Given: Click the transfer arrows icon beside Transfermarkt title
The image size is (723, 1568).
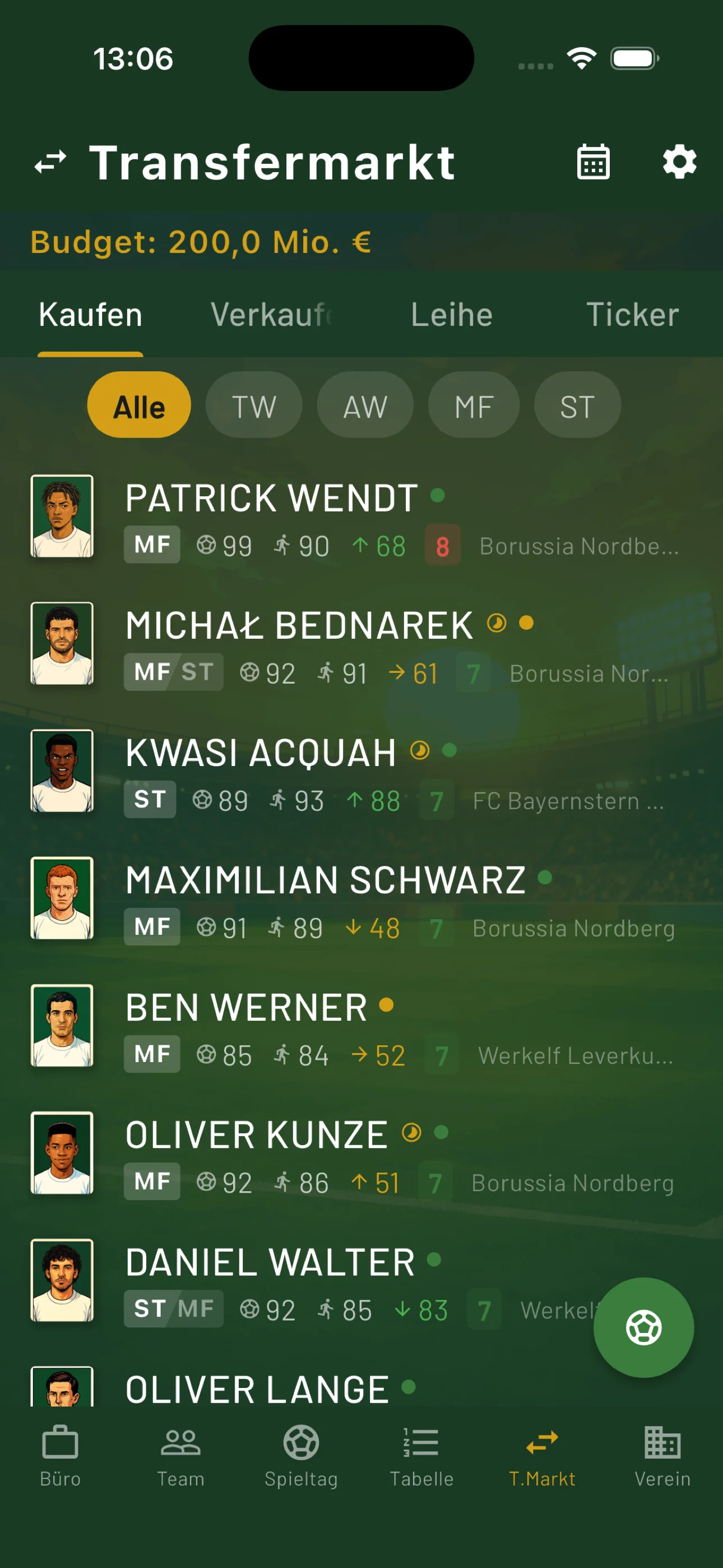Looking at the screenshot, I should [x=52, y=162].
